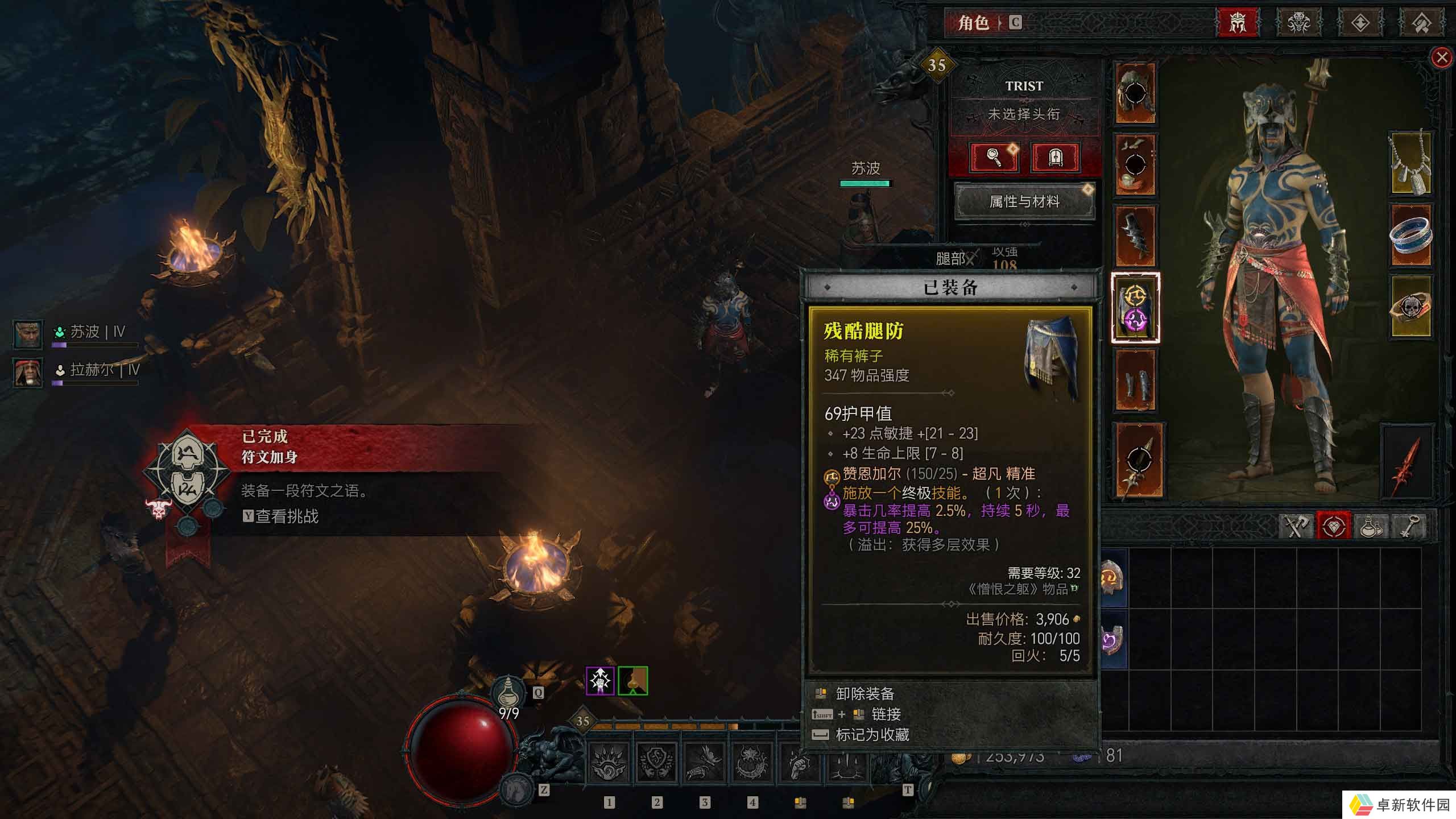The width and height of the screenshot is (1456, 819).
Task: Select the red helmet character tab
Action: point(1238,23)
